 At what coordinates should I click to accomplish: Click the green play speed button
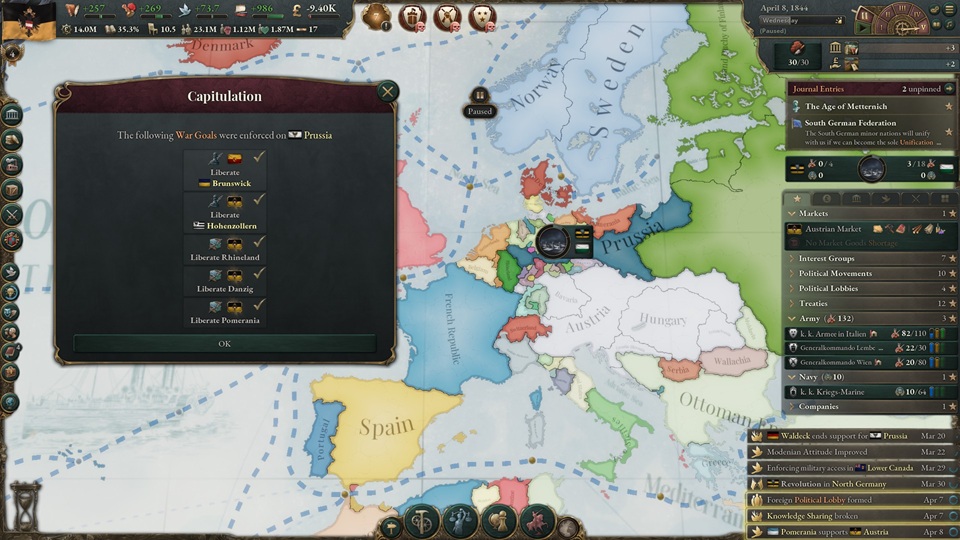tap(861, 29)
